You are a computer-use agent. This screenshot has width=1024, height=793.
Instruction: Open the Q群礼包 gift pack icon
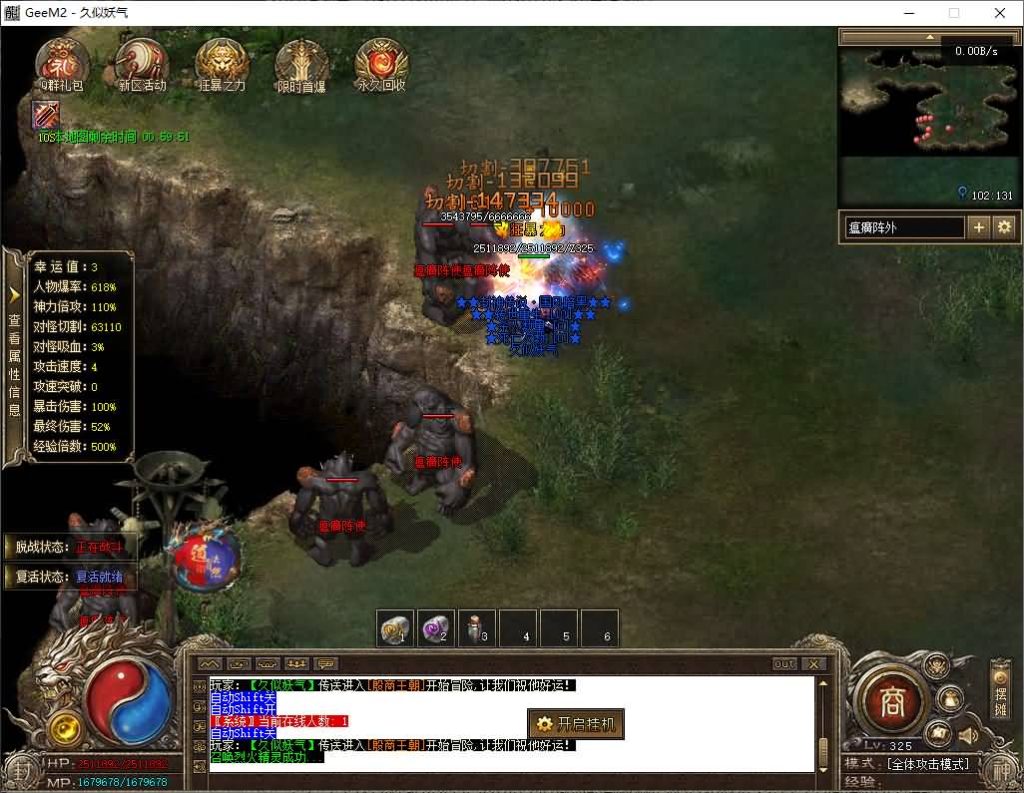[x=61, y=63]
